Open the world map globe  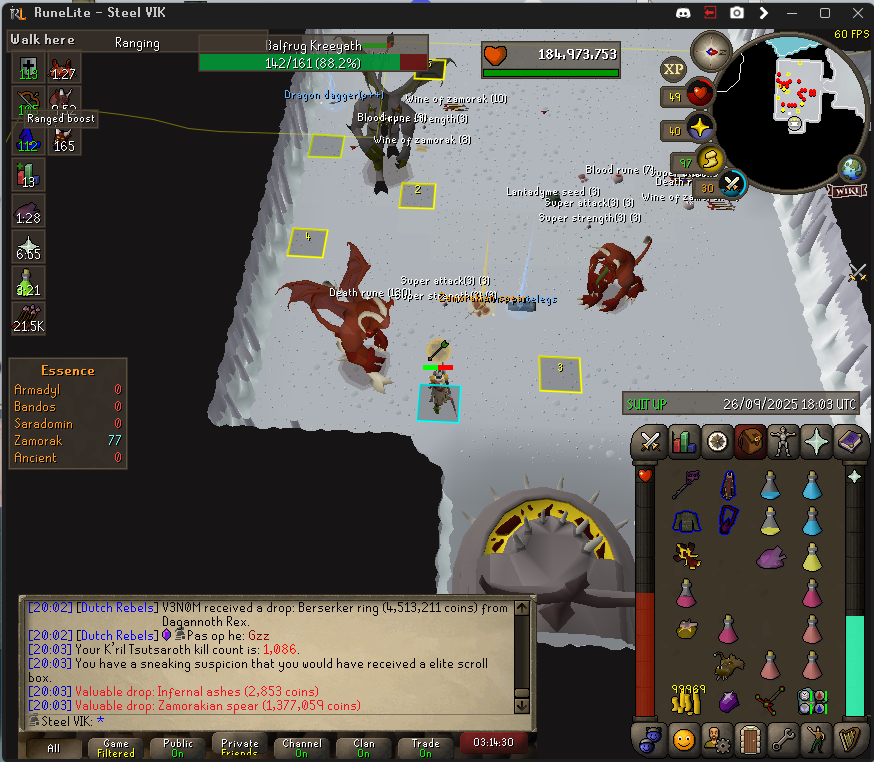click(x=852, y=168)
